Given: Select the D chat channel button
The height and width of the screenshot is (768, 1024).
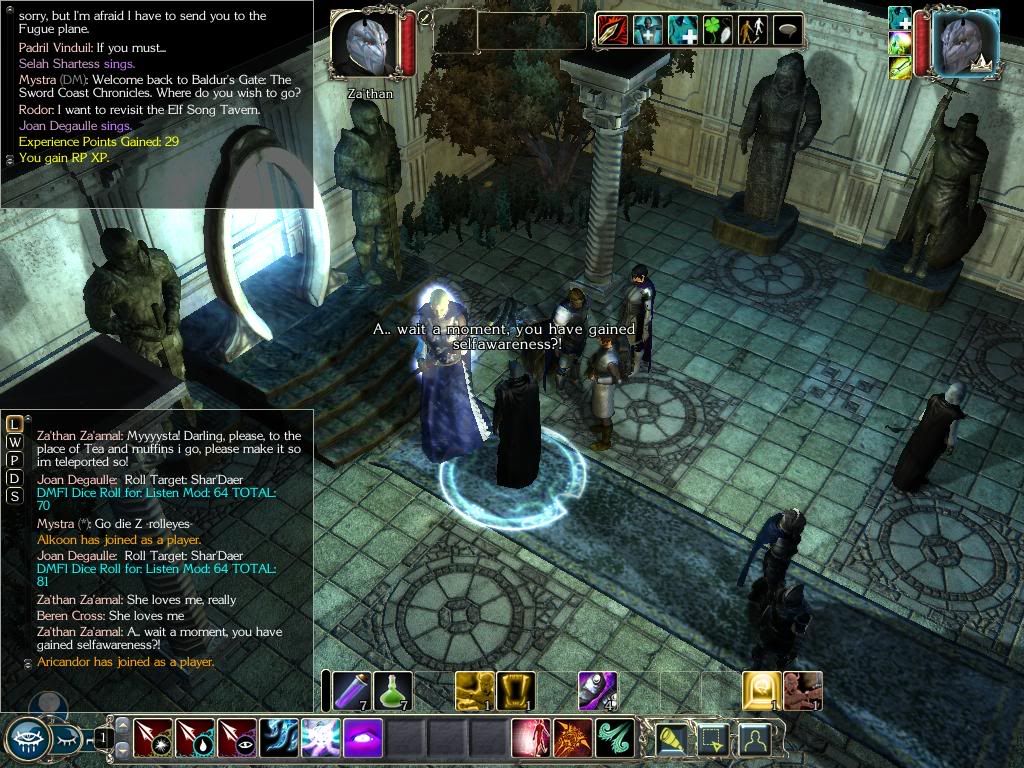Looking at the screenshot, I should (15, 478).
